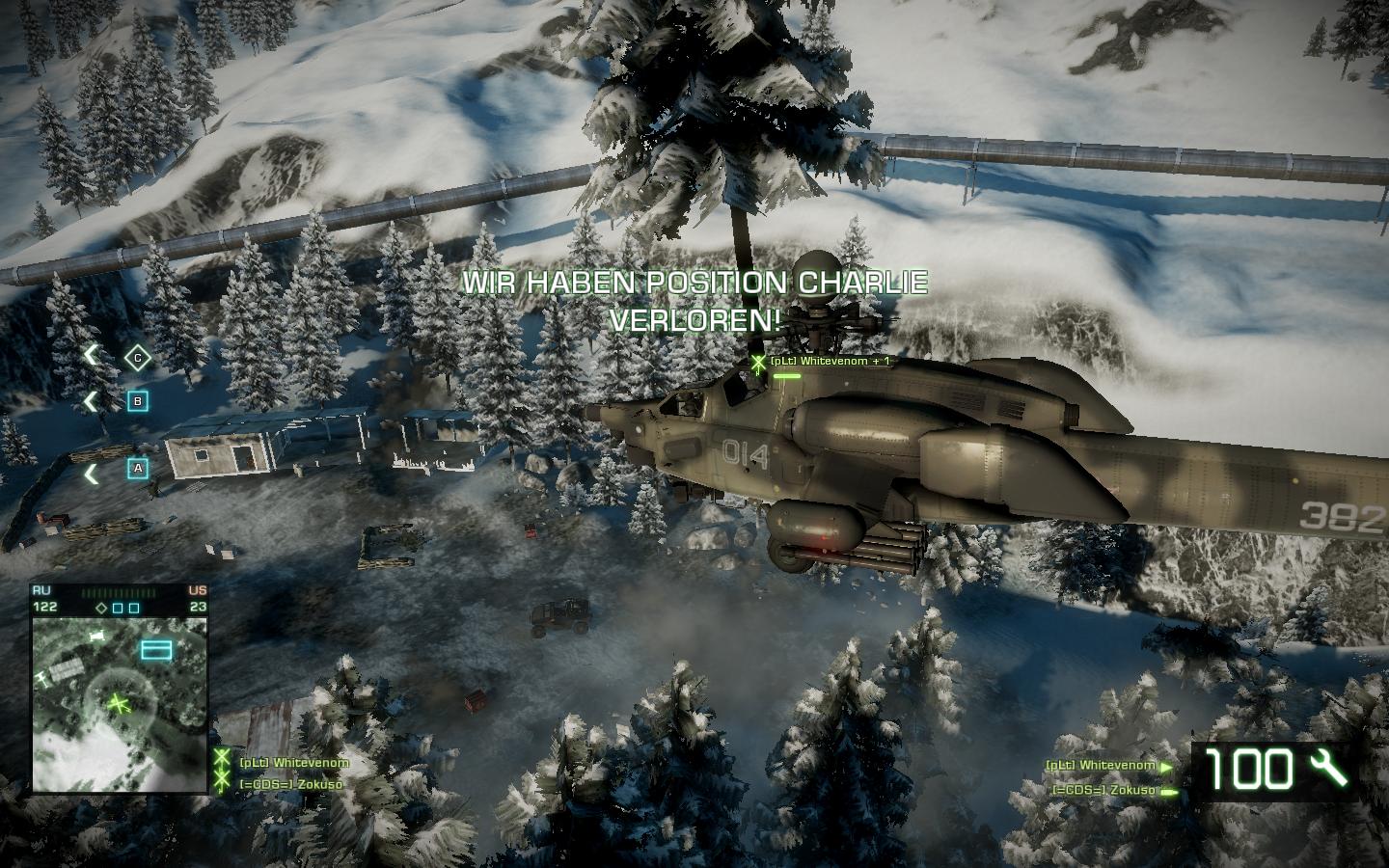Select the green helicopter icon on the minimap
This screenshot has height=868, width=1389.
pyautogui.click(x=119, y=704)
